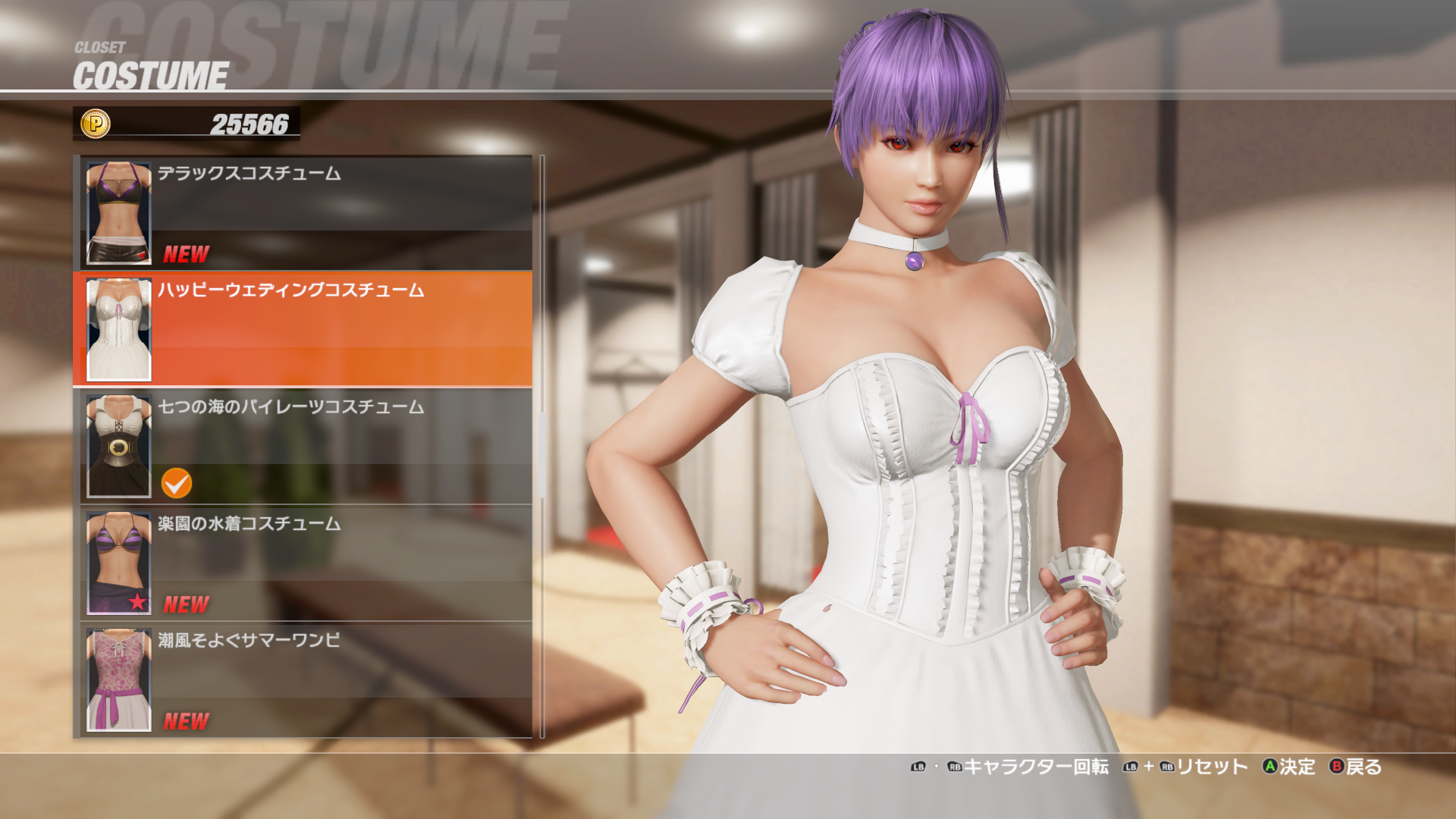Viewport: 1456px width, 819px height.
Task: Click the pink floral sundress thumbnail
Action: tap(119, 680)
